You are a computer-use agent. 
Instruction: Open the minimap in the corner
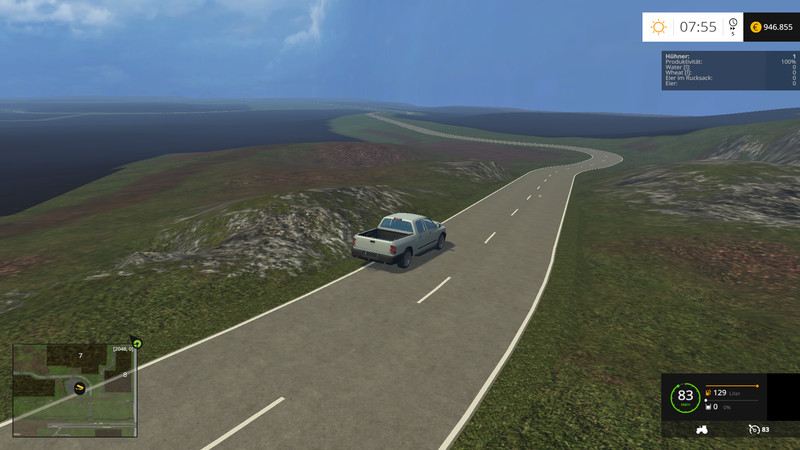click(74, 390)
